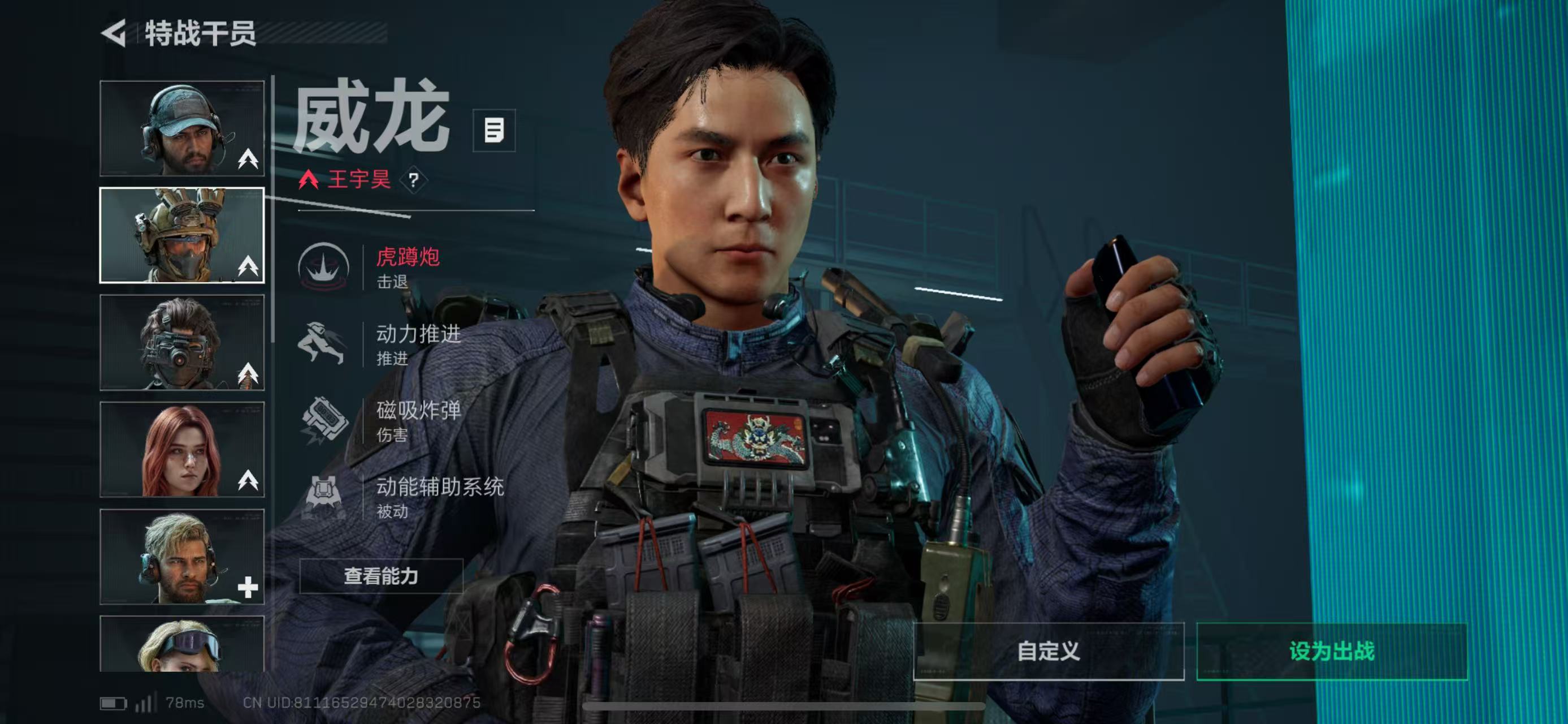Image resolution: width=1568 pixels, height=724 pixels.
Task: Select the bearded operator with blue cap
Action: [x=182, y=128]
